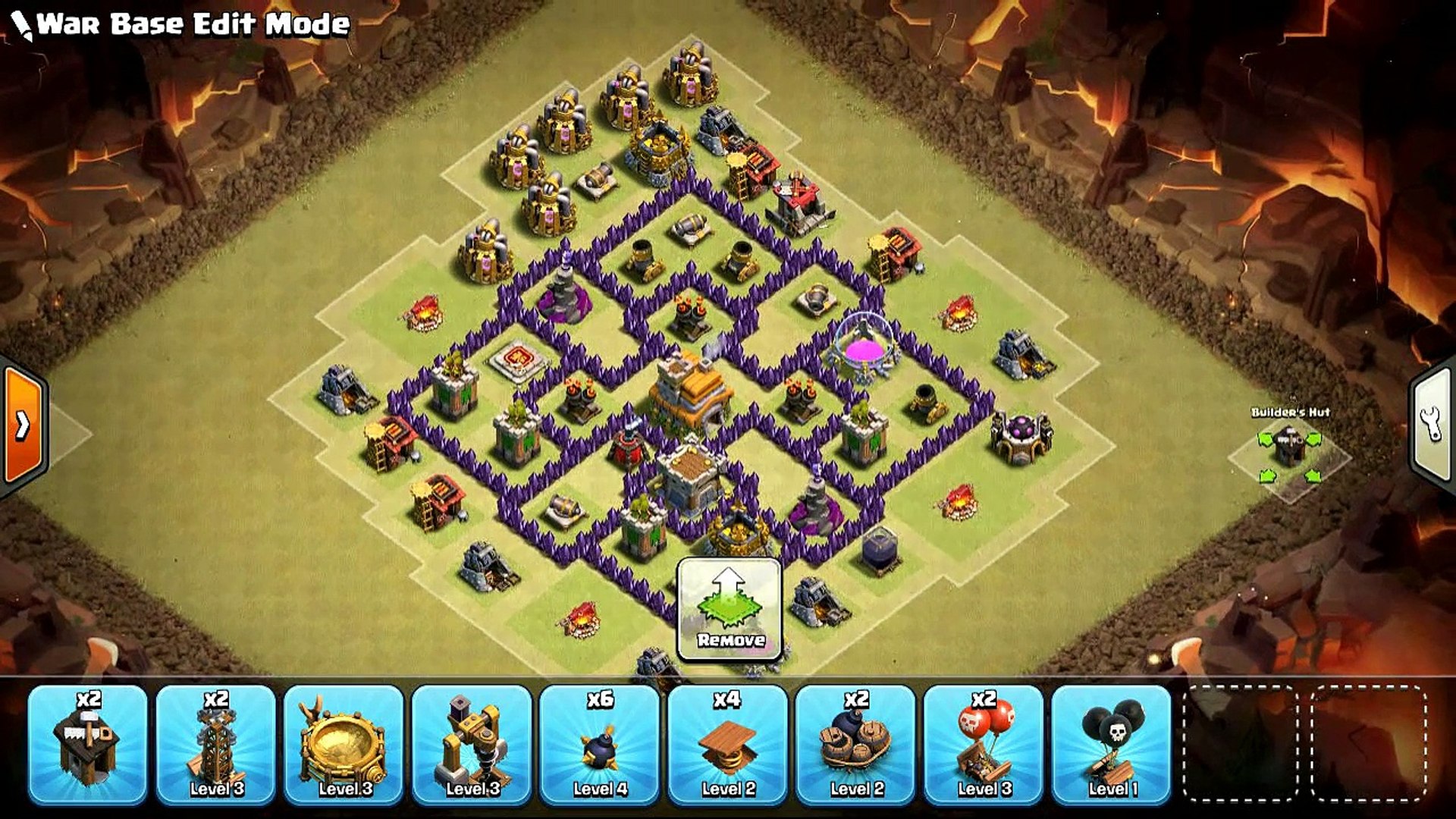This screenshot has width=1456, height=819.
Task: Pick the red Air Bomb level 3 slot
Action: point(984,743)
